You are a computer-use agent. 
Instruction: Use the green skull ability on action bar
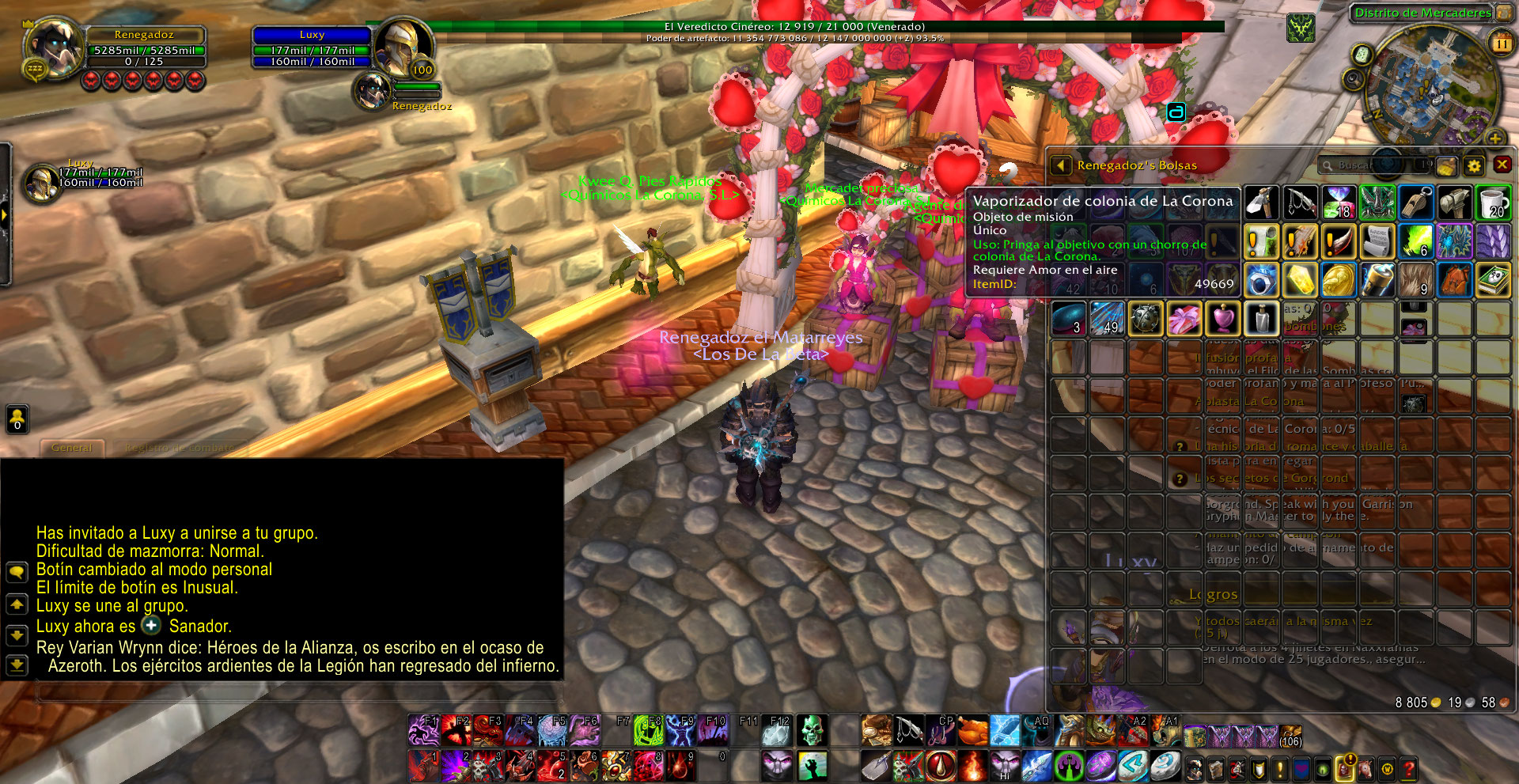tap(810, 730)
